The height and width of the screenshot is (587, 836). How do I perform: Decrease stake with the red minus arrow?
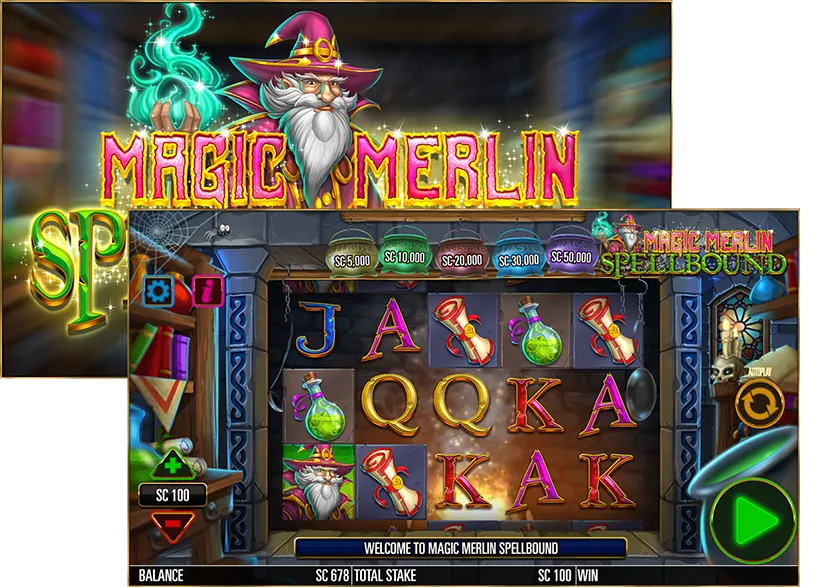(x=173, y=522)
